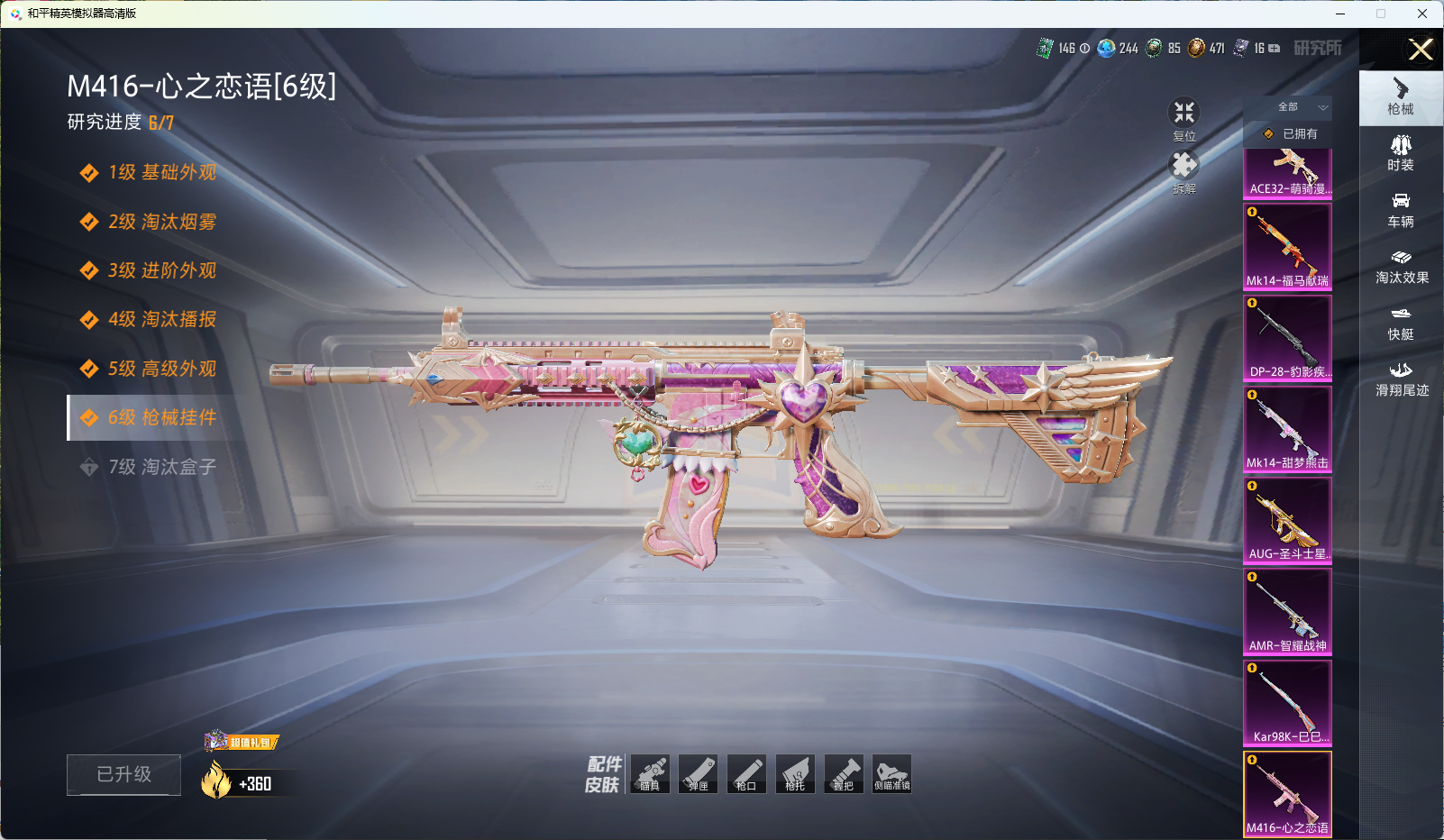Activate the 拆解 disassemble button
1444x840 pixels.
[1184, 171]
